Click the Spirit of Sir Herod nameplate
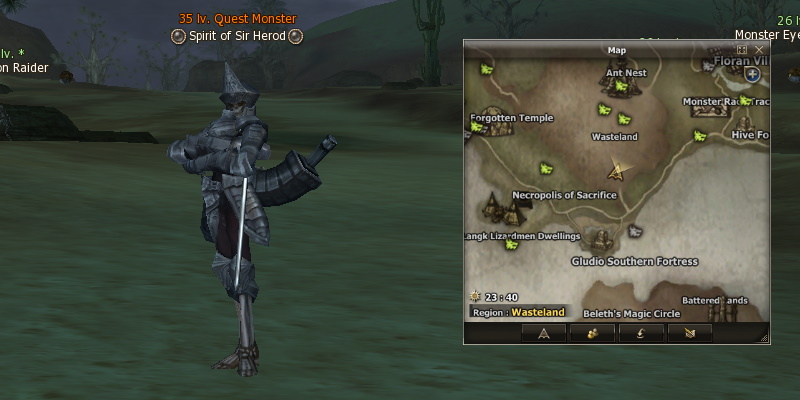Screen dimensions: 800x400 (237, 36)
